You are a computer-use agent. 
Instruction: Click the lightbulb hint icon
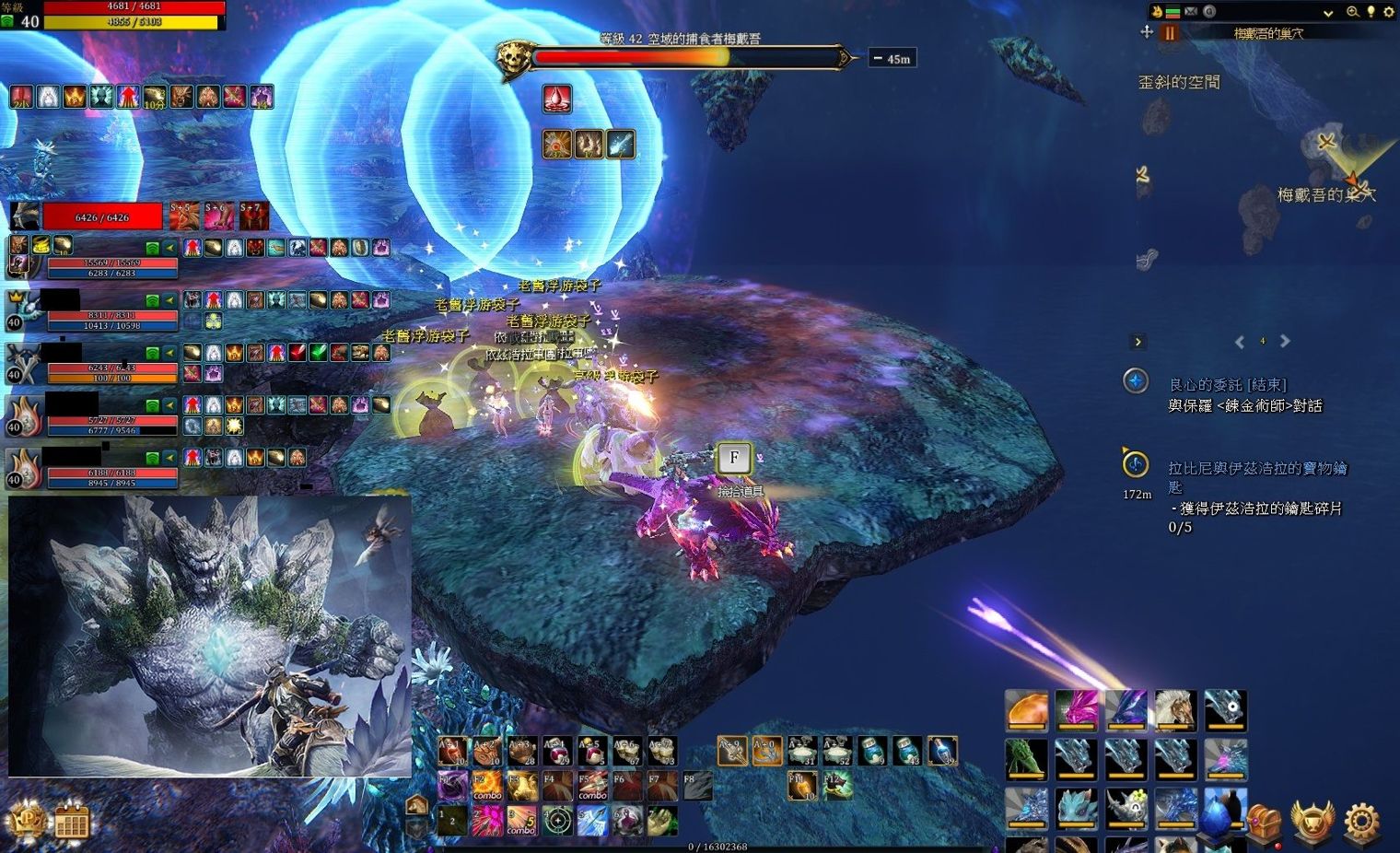pyautogui.click(x=1371, y=12)
